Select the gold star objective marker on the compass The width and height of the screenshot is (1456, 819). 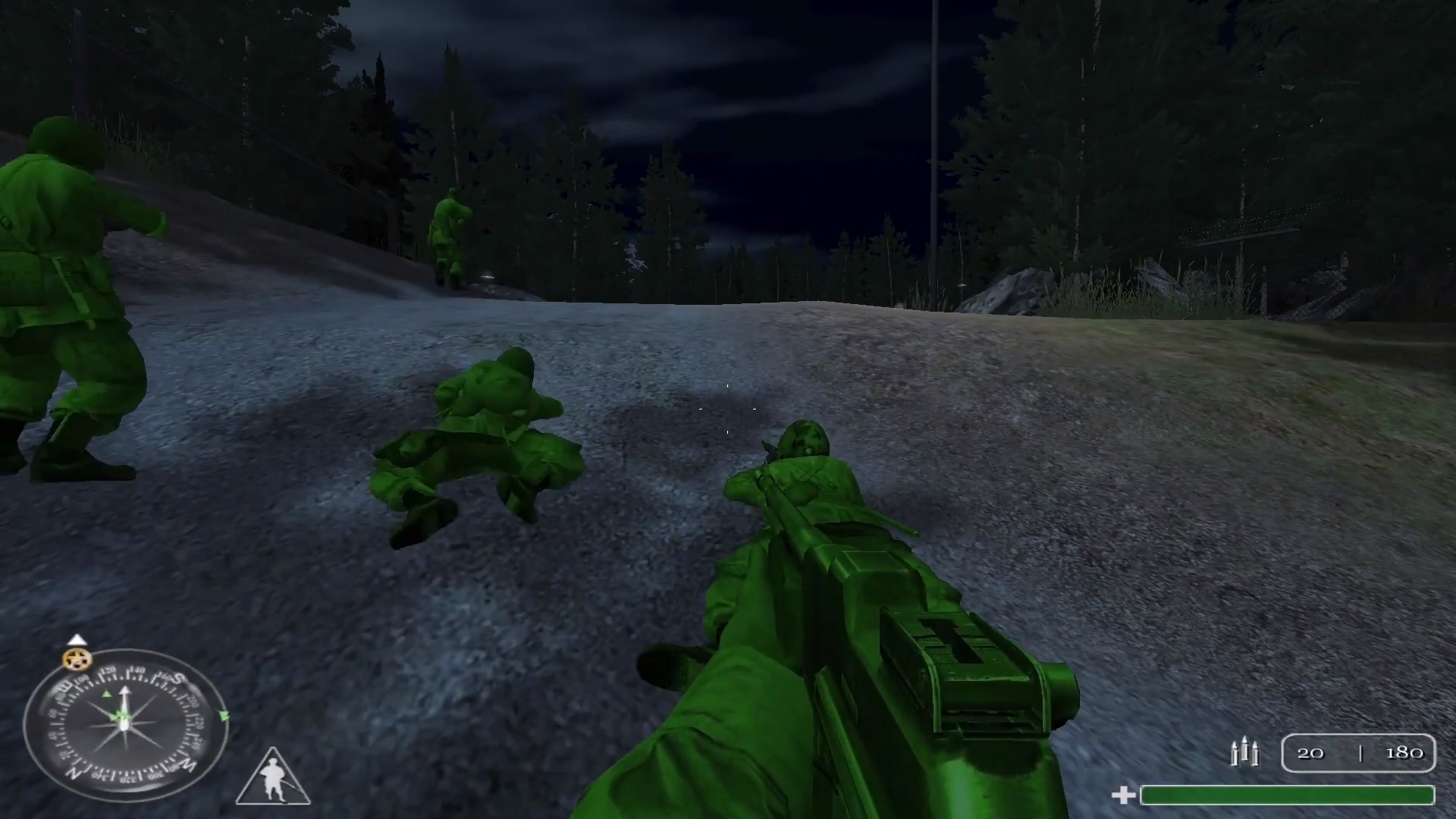[76, 660]
